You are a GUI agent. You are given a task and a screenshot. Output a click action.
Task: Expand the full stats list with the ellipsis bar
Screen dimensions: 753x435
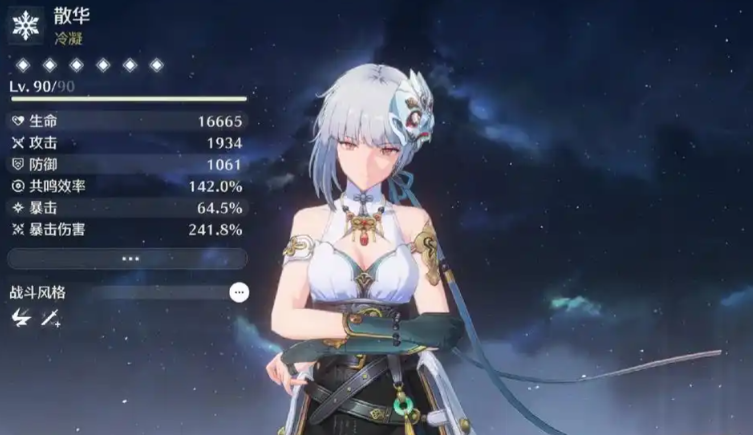point(127,258)
